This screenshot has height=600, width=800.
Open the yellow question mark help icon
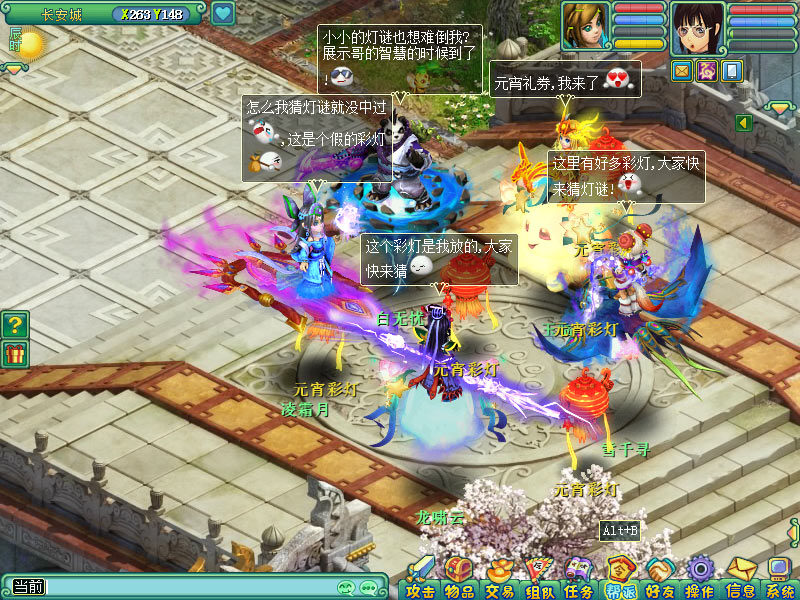15,324
